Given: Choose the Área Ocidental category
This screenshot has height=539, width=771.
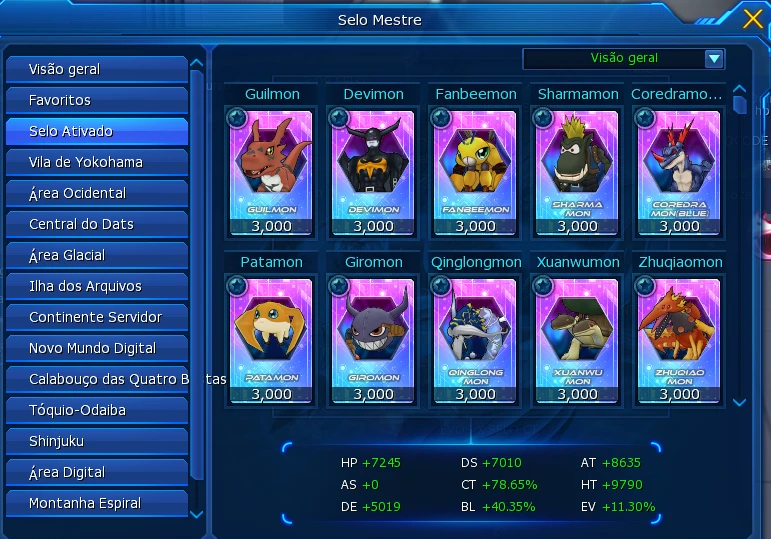Looking at the screenshot, I should (96, 193).
